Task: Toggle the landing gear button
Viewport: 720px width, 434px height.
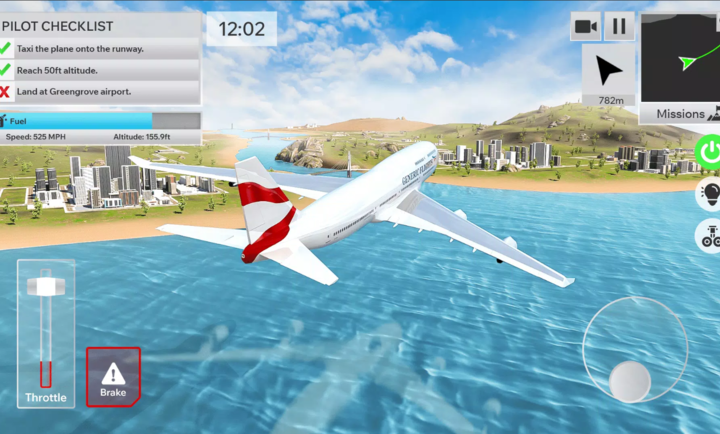Action: [x=709, y=236]
